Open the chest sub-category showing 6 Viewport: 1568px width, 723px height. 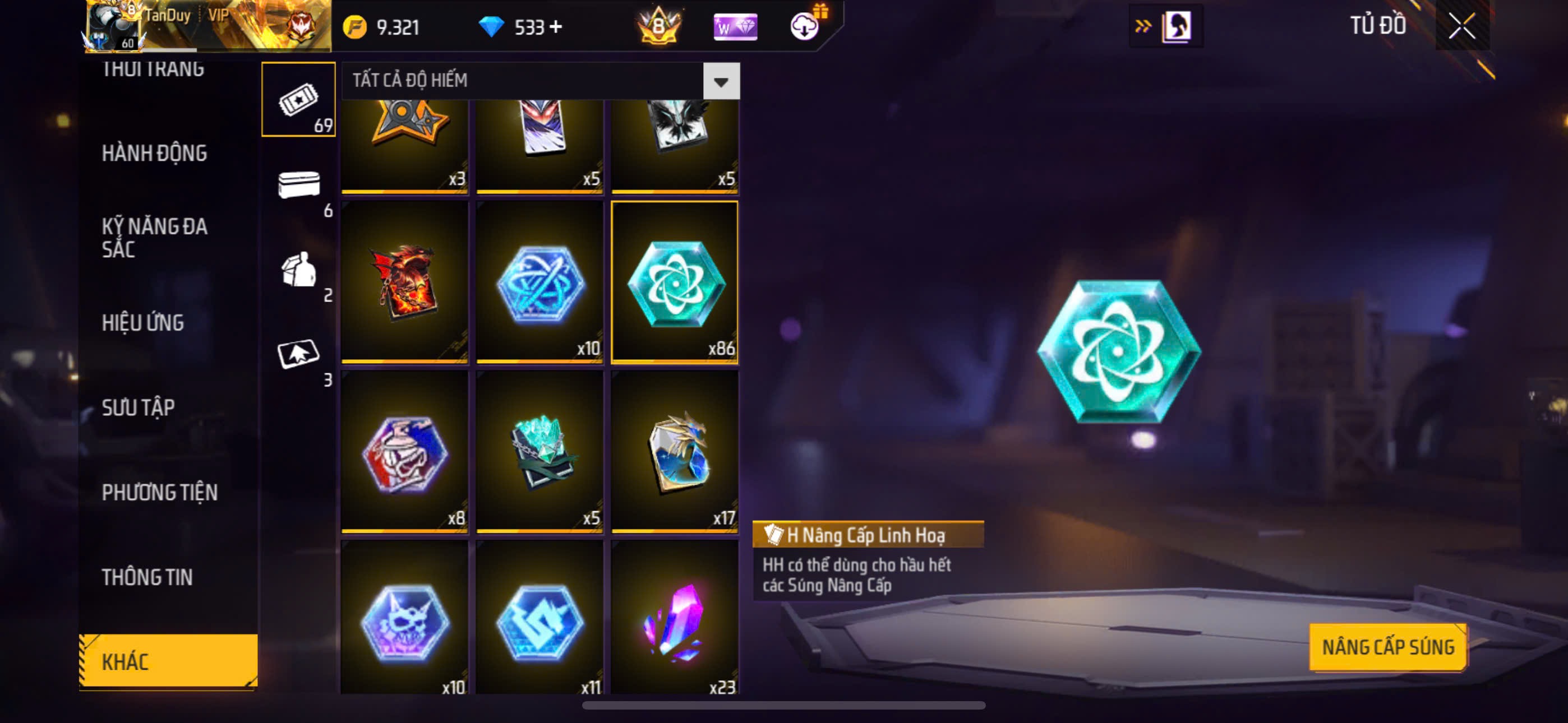click(x=298, y=184)
